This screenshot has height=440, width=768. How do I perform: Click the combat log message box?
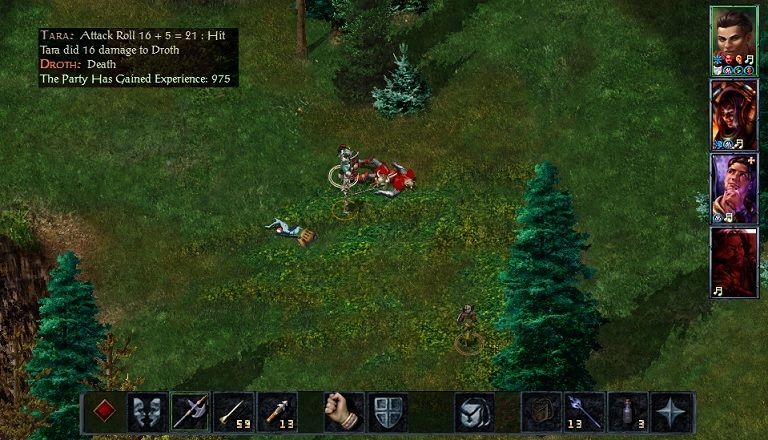[x=139, y=57]
